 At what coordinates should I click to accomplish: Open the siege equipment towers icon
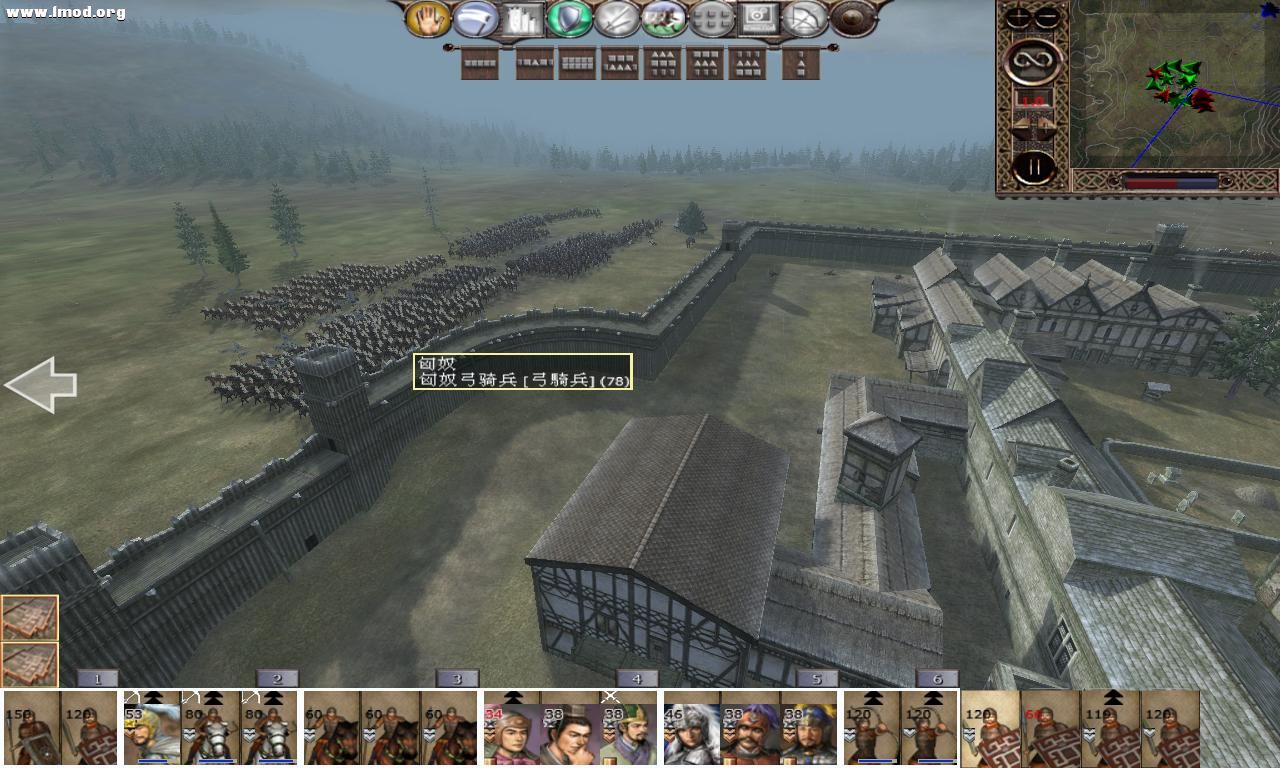[x=522, y=17]
